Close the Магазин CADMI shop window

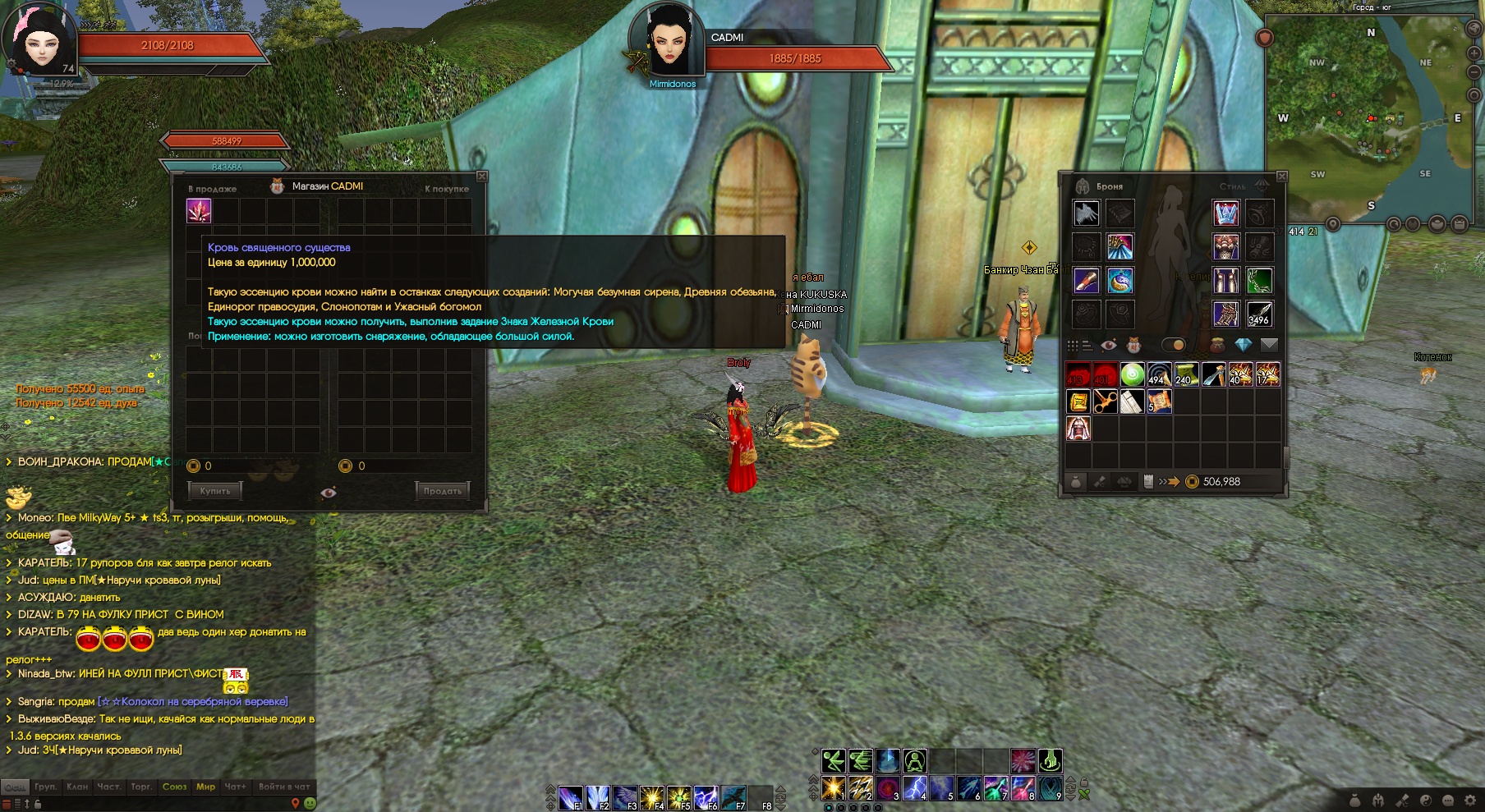coord(482,177)
